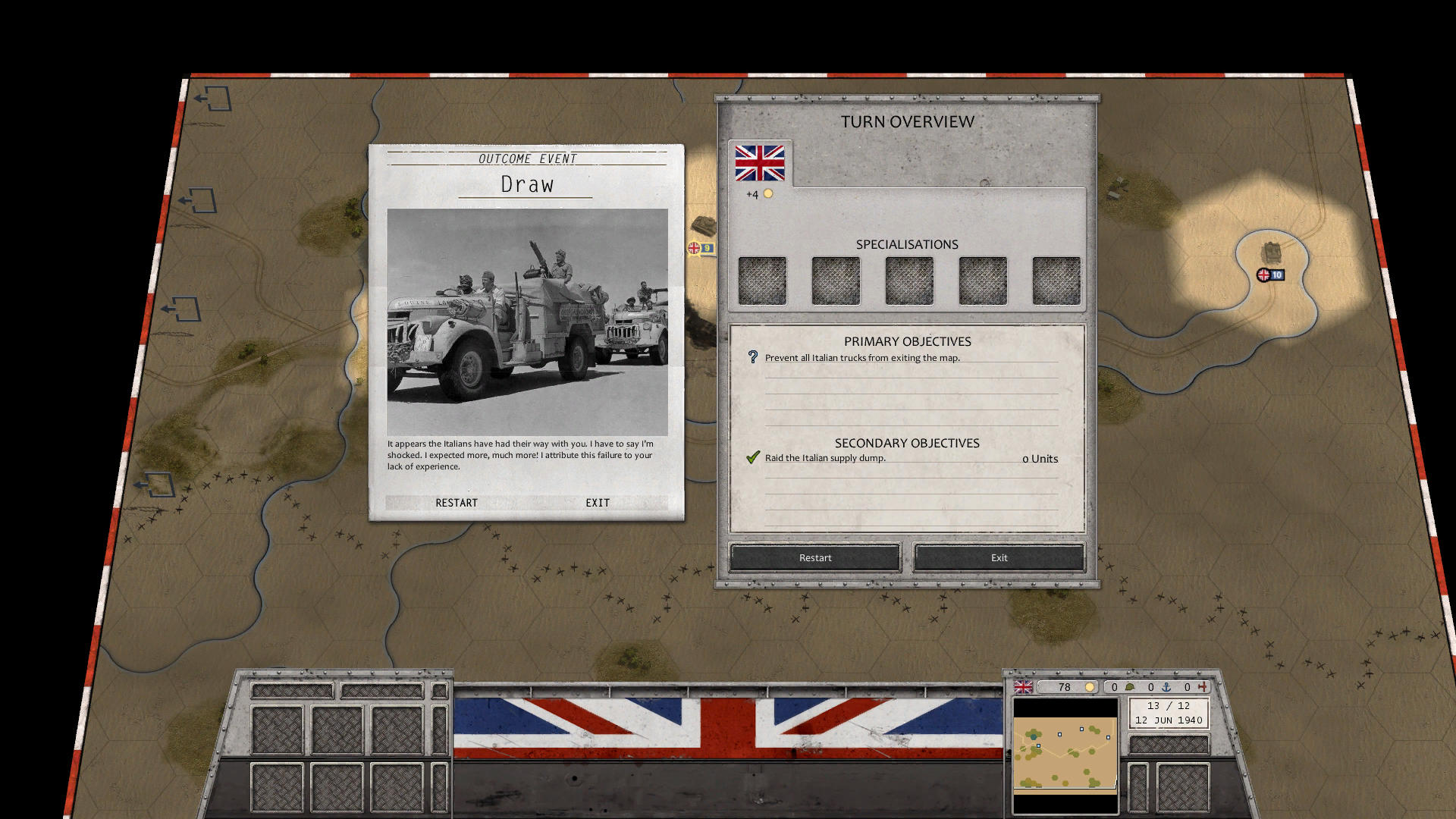The image size is (1456, 819).
Task: Click EXIT on the Outcome Event panel
Action: [598, 502]
